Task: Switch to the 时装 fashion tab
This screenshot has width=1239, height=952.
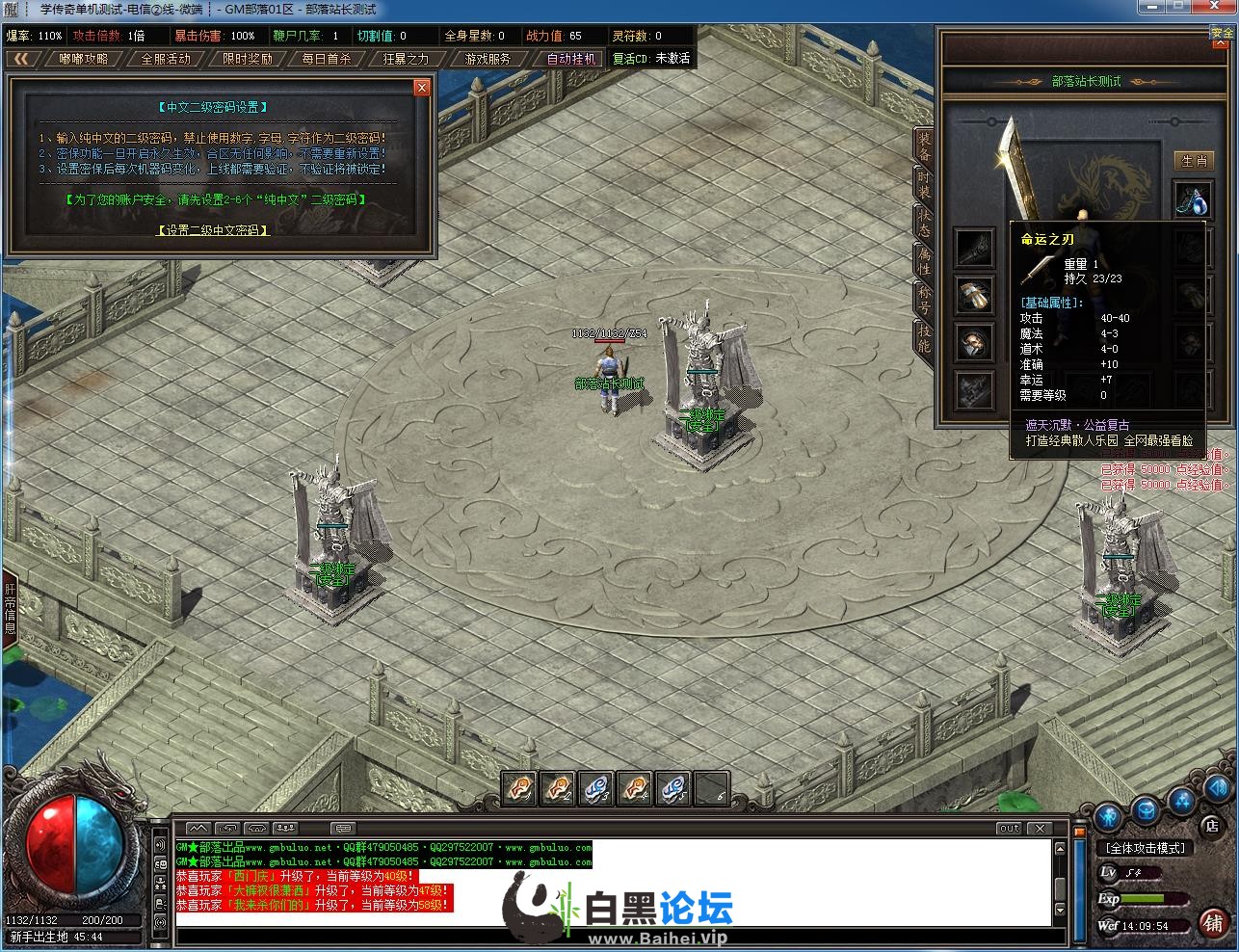Action: click(x=924, y=184)
